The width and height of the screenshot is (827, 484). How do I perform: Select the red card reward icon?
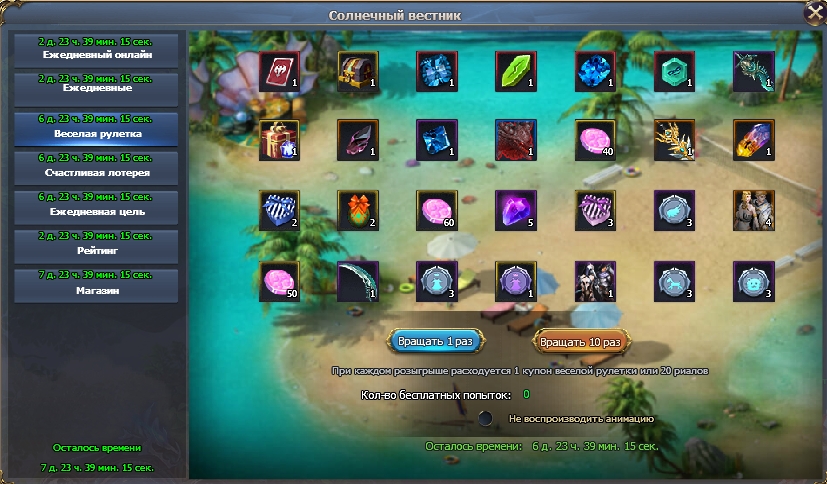point(279,72)
